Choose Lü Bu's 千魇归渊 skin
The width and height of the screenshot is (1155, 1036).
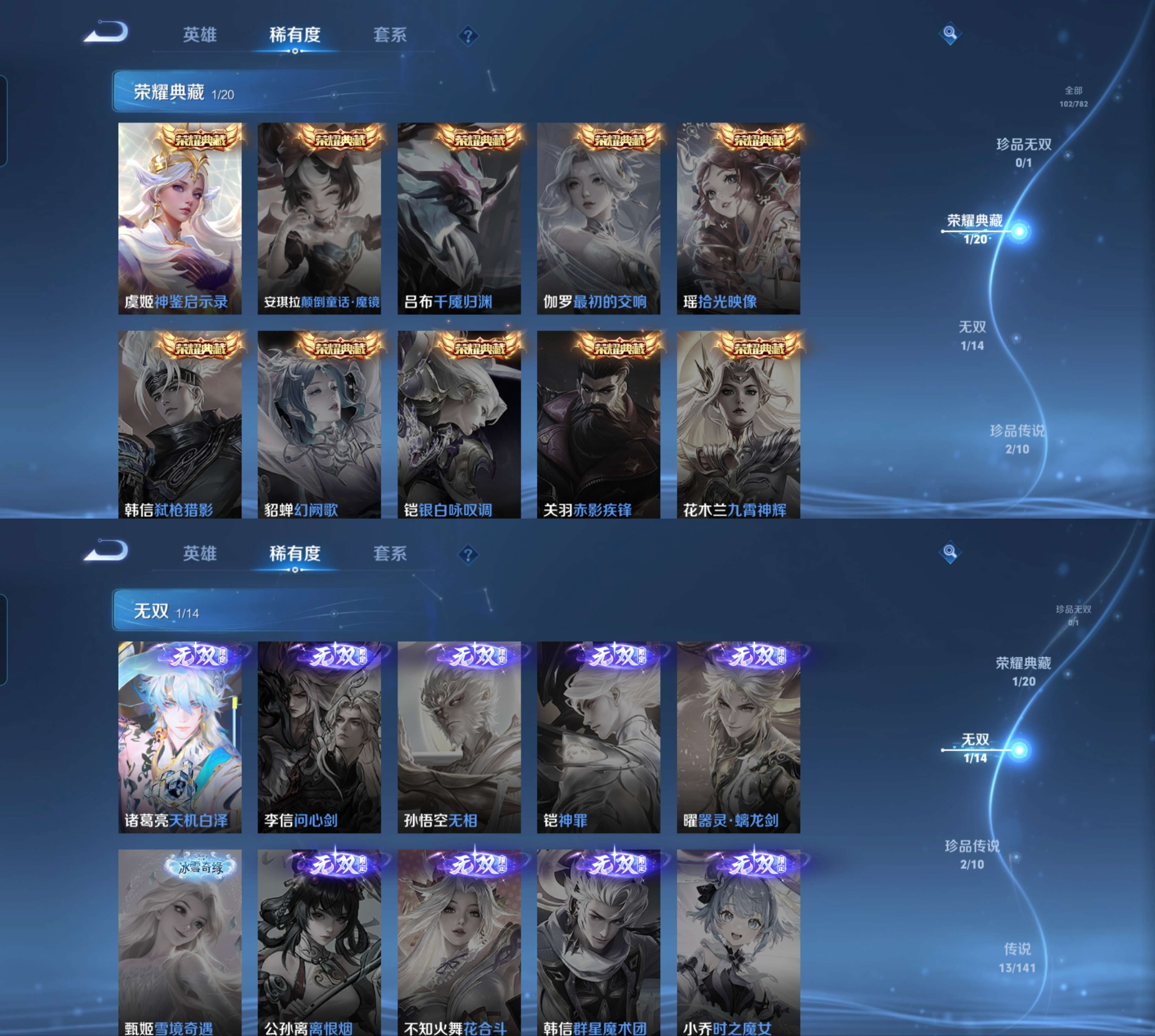459,218
